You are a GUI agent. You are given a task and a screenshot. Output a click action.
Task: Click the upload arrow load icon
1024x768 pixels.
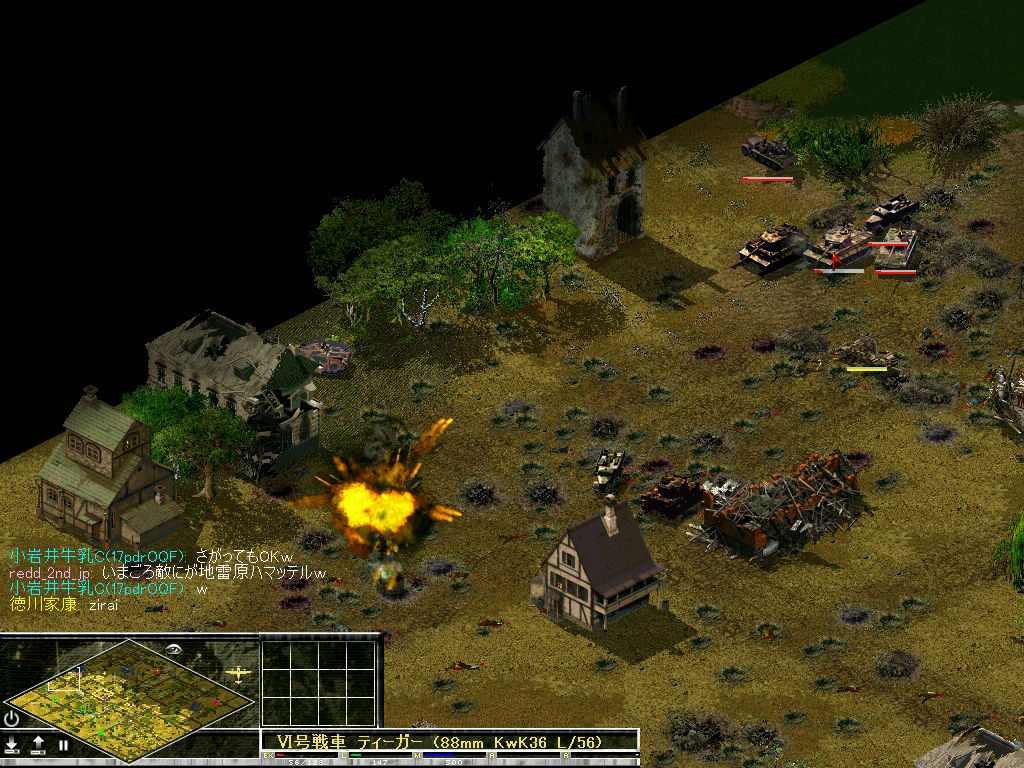[38, 745]
